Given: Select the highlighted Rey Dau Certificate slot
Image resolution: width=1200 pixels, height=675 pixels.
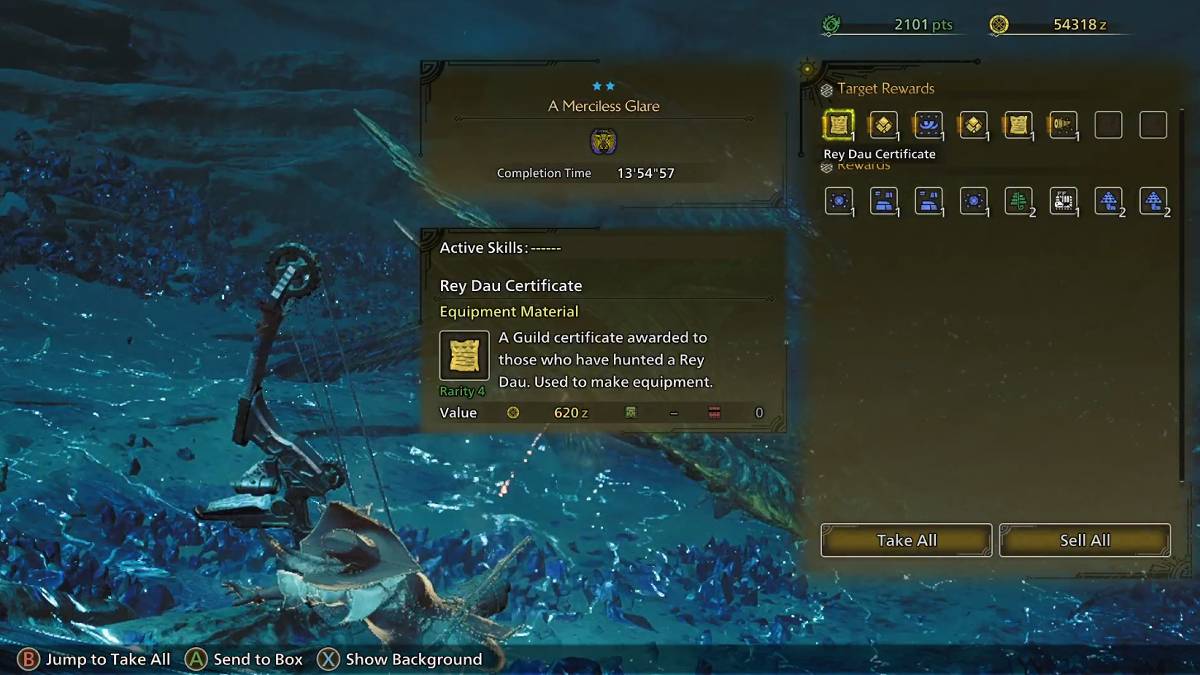Looking at the screenshot, I should tap(838, 125).
